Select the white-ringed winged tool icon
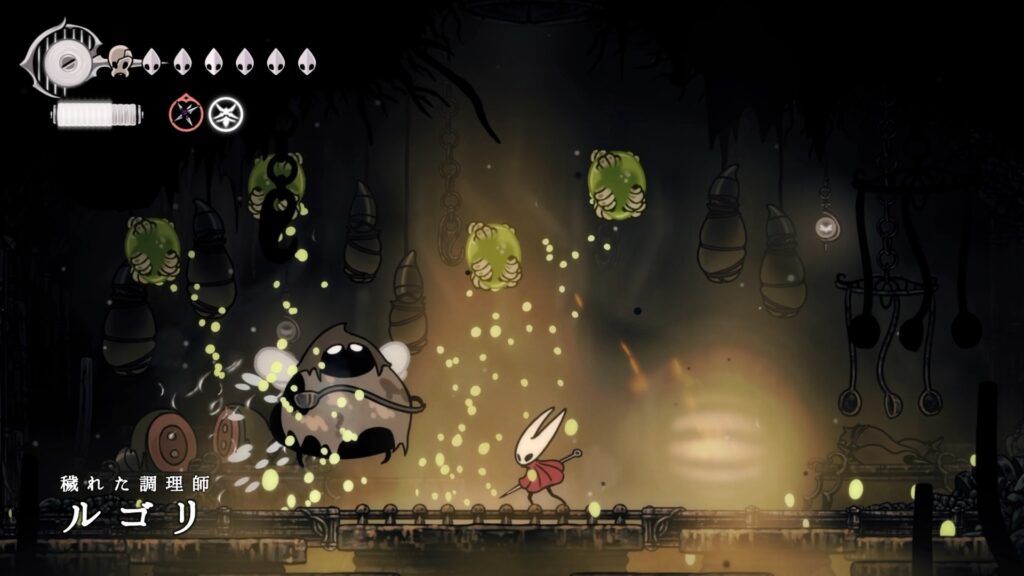 coord(226,114)
